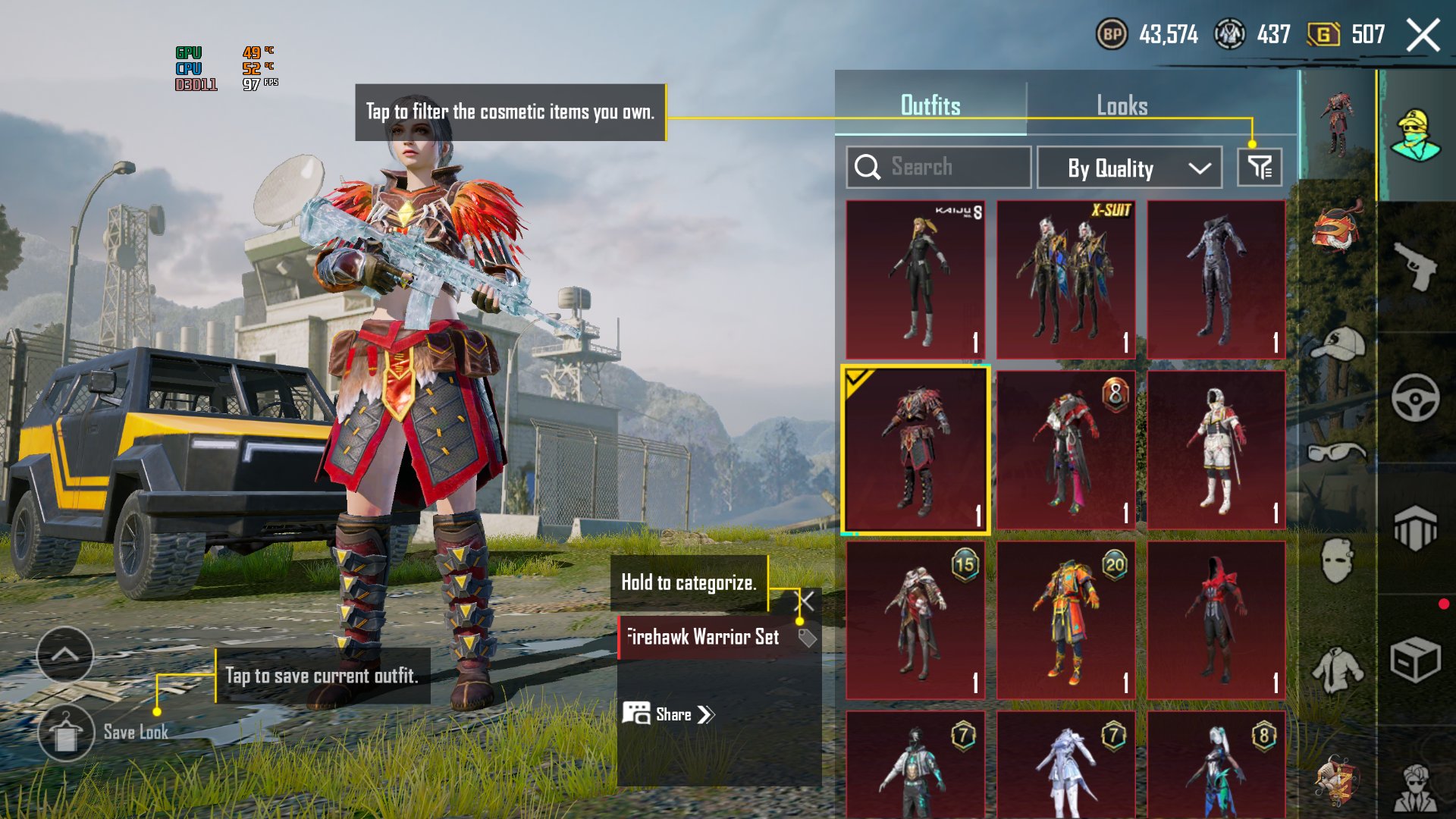Choose the red hooded dark outfit
This screenshot has width=1456, height=819.
(1216, 620)
